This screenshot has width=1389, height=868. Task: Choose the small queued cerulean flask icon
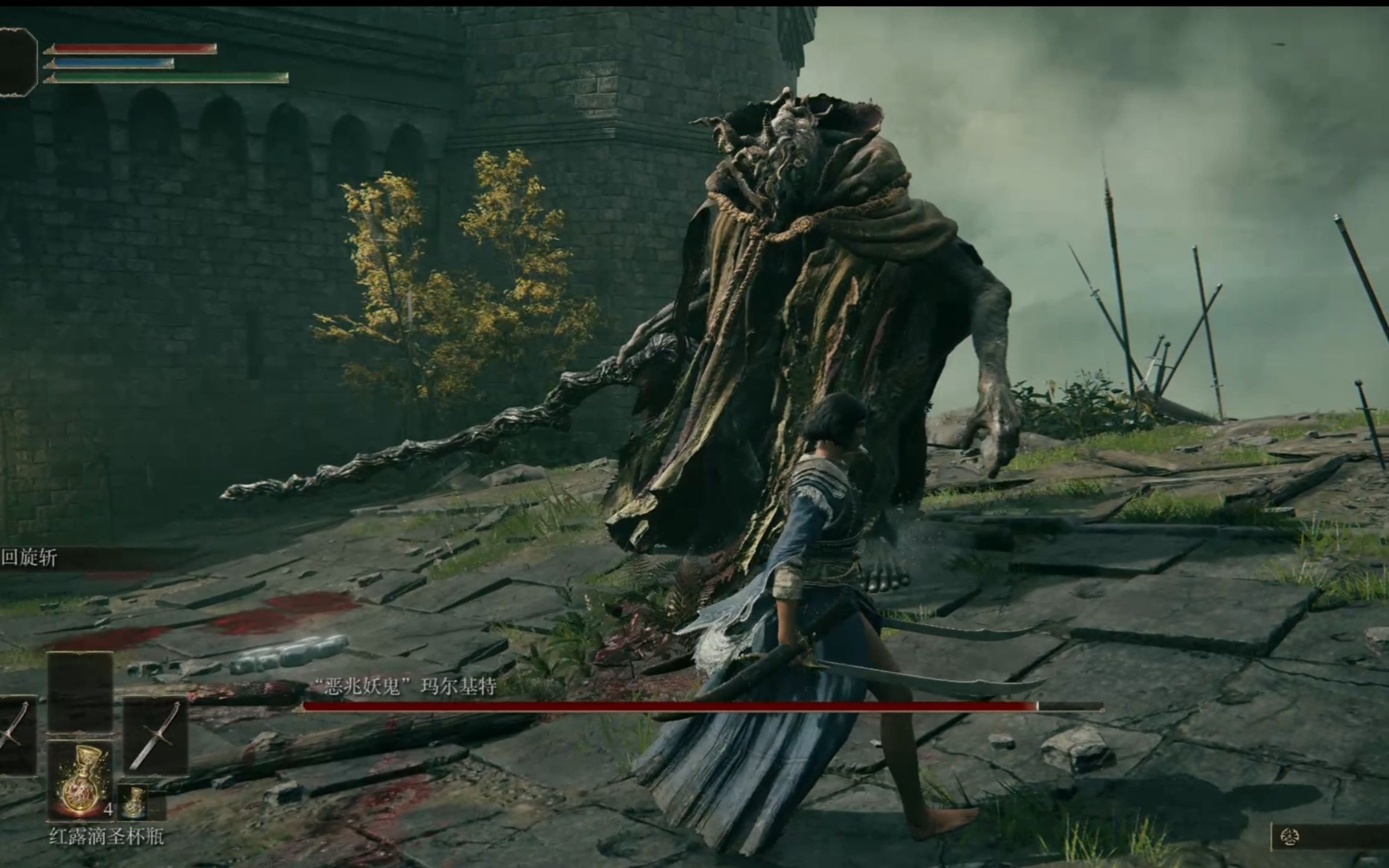tap(133, 802)
